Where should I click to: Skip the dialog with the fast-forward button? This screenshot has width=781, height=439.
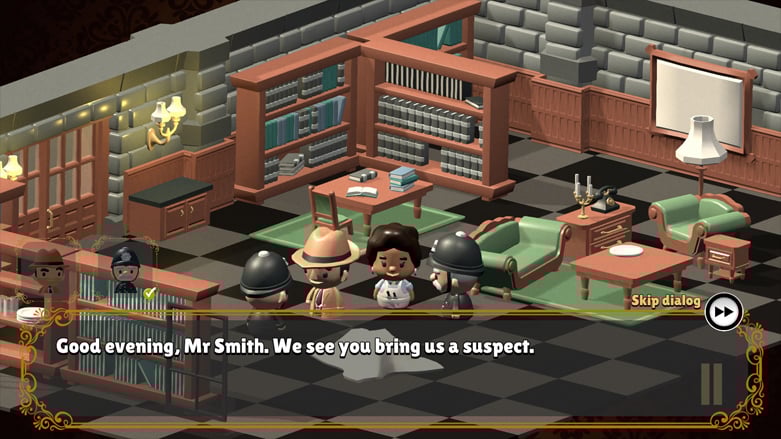click(722, 311)
